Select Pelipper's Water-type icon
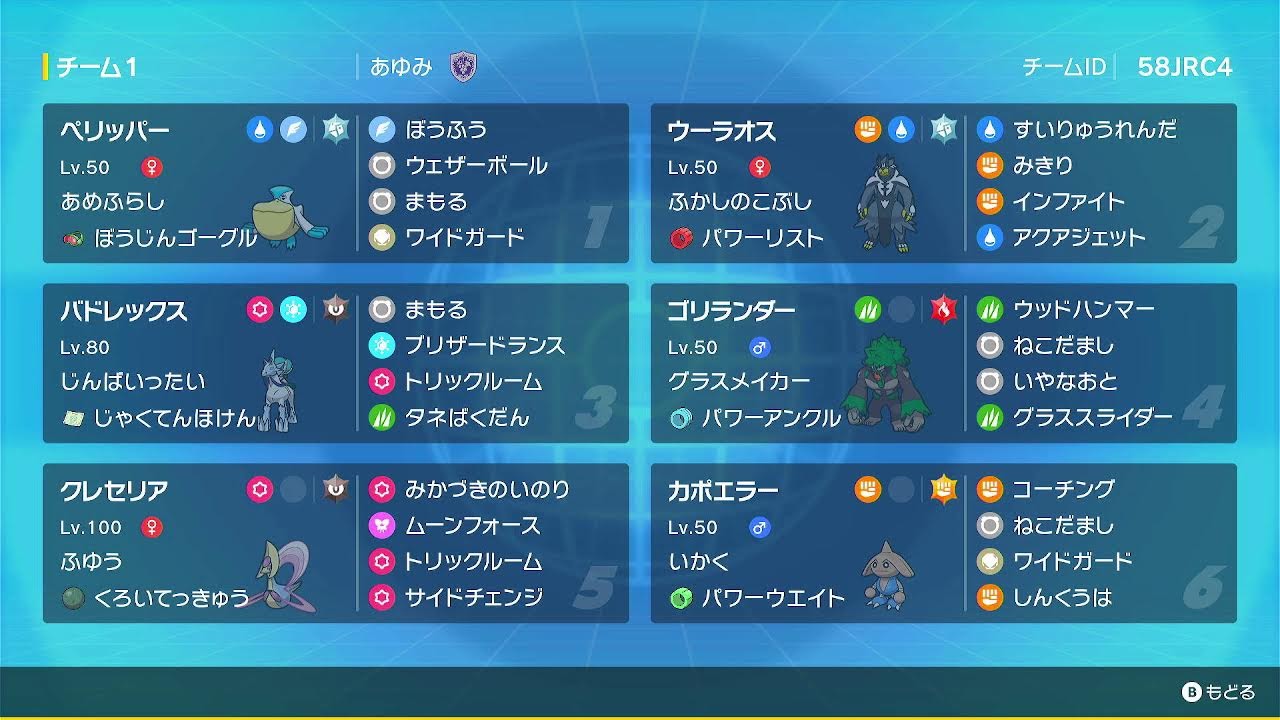This screenshot has width=1280, height=720. [258, 129]
